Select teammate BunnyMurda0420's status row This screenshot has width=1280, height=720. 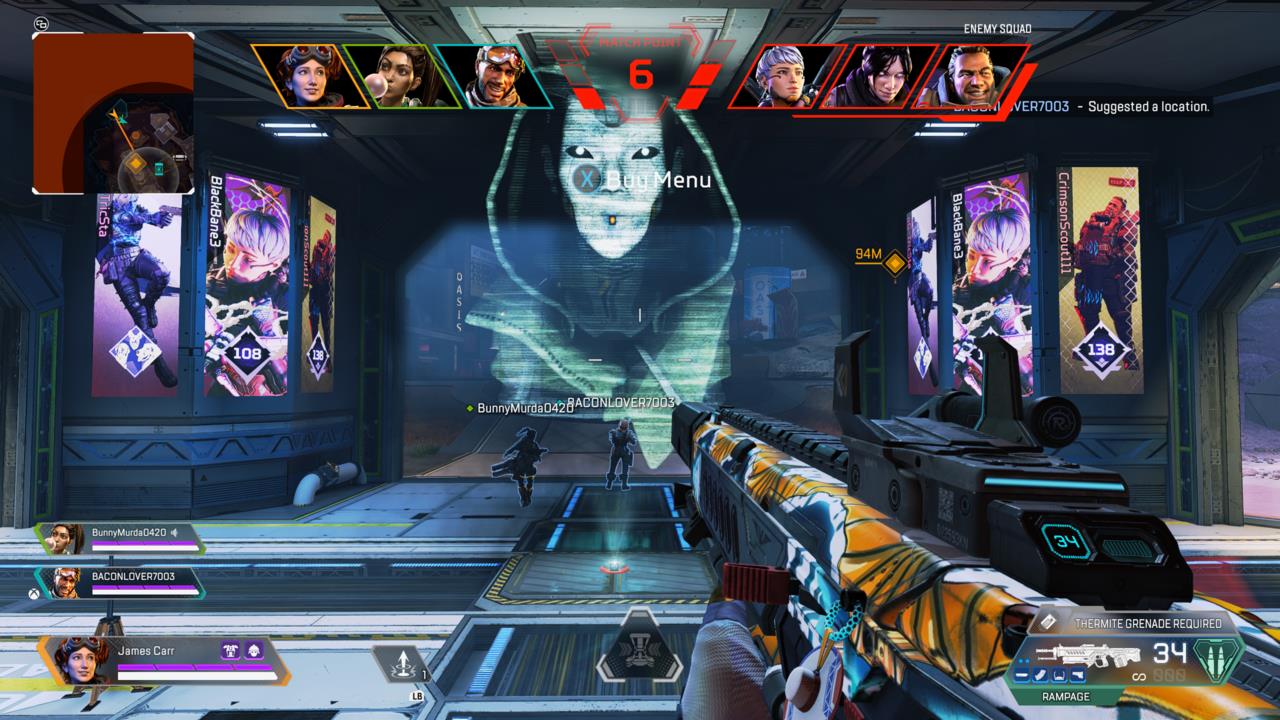point(122,538)
